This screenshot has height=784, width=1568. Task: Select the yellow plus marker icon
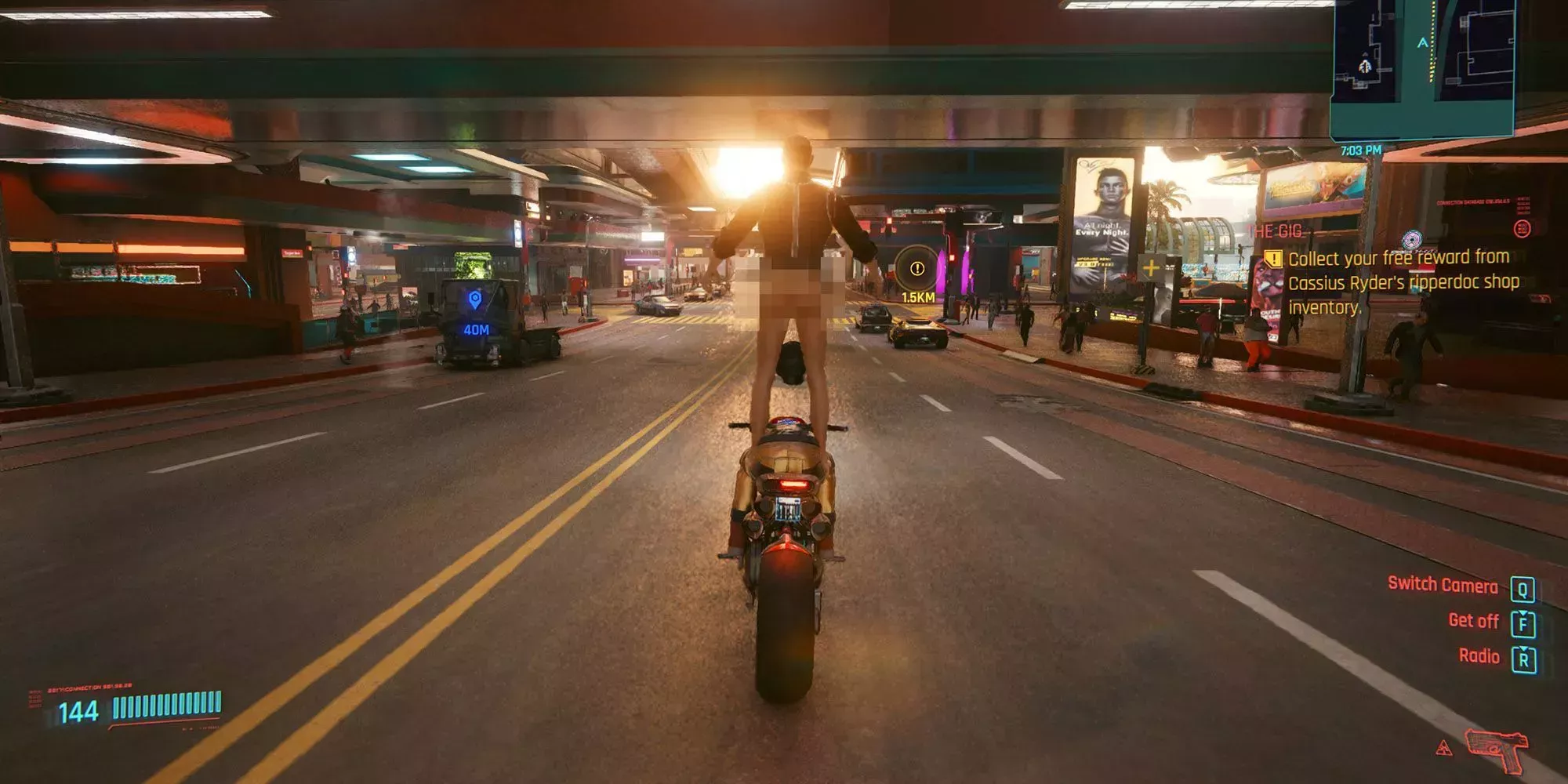[1150, 268]
